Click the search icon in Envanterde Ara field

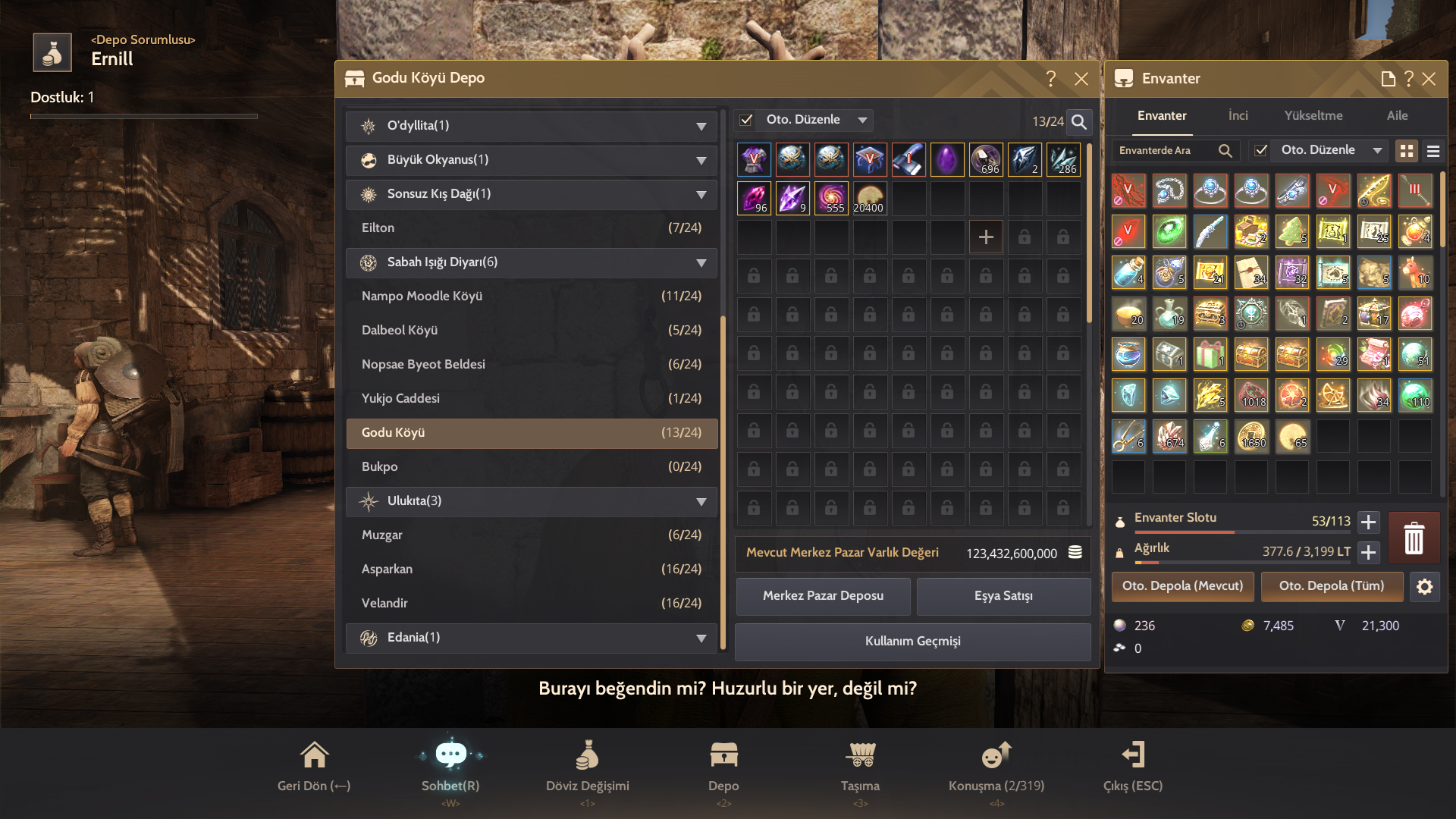[1225, 150]
